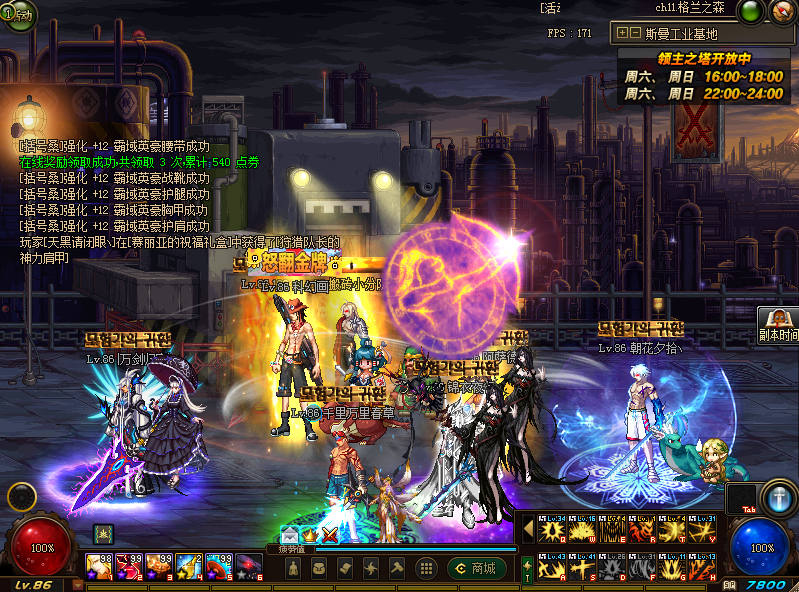Open the character info silhouette icon
This screenshot has height=592, width=799.
pyautogui.click(x=293, y=568)
